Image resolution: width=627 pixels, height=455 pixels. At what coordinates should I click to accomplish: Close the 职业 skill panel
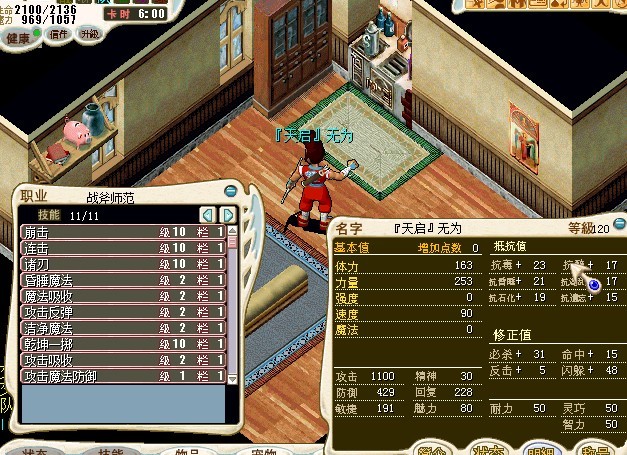(x=231, y=192)
